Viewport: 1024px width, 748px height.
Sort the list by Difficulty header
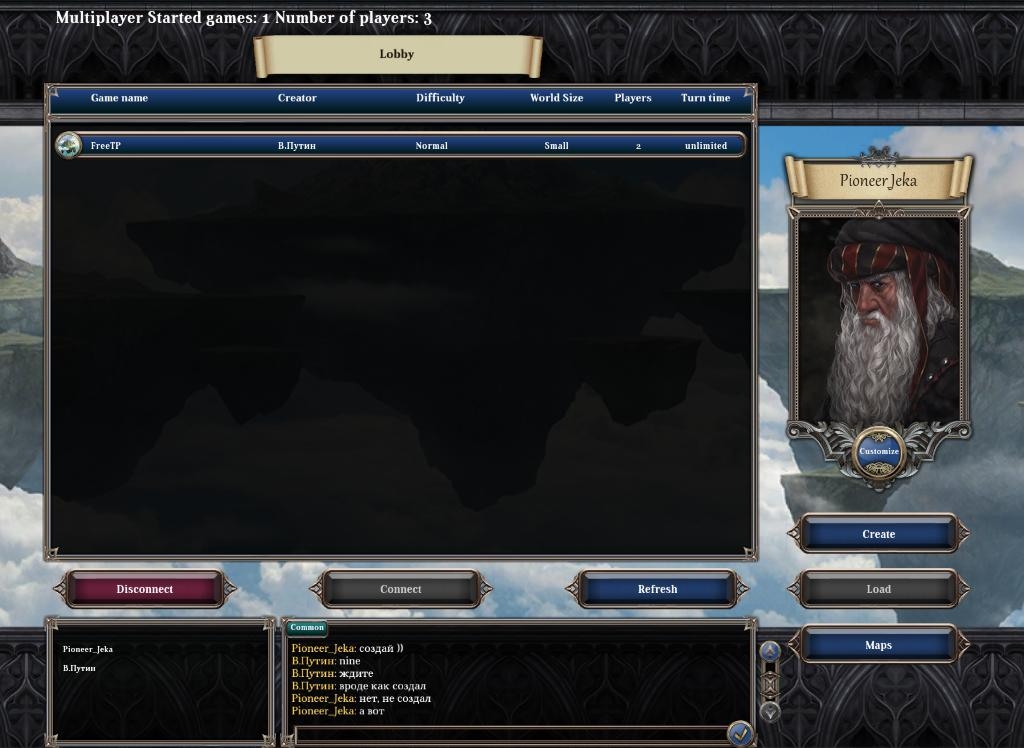(440, 98)
